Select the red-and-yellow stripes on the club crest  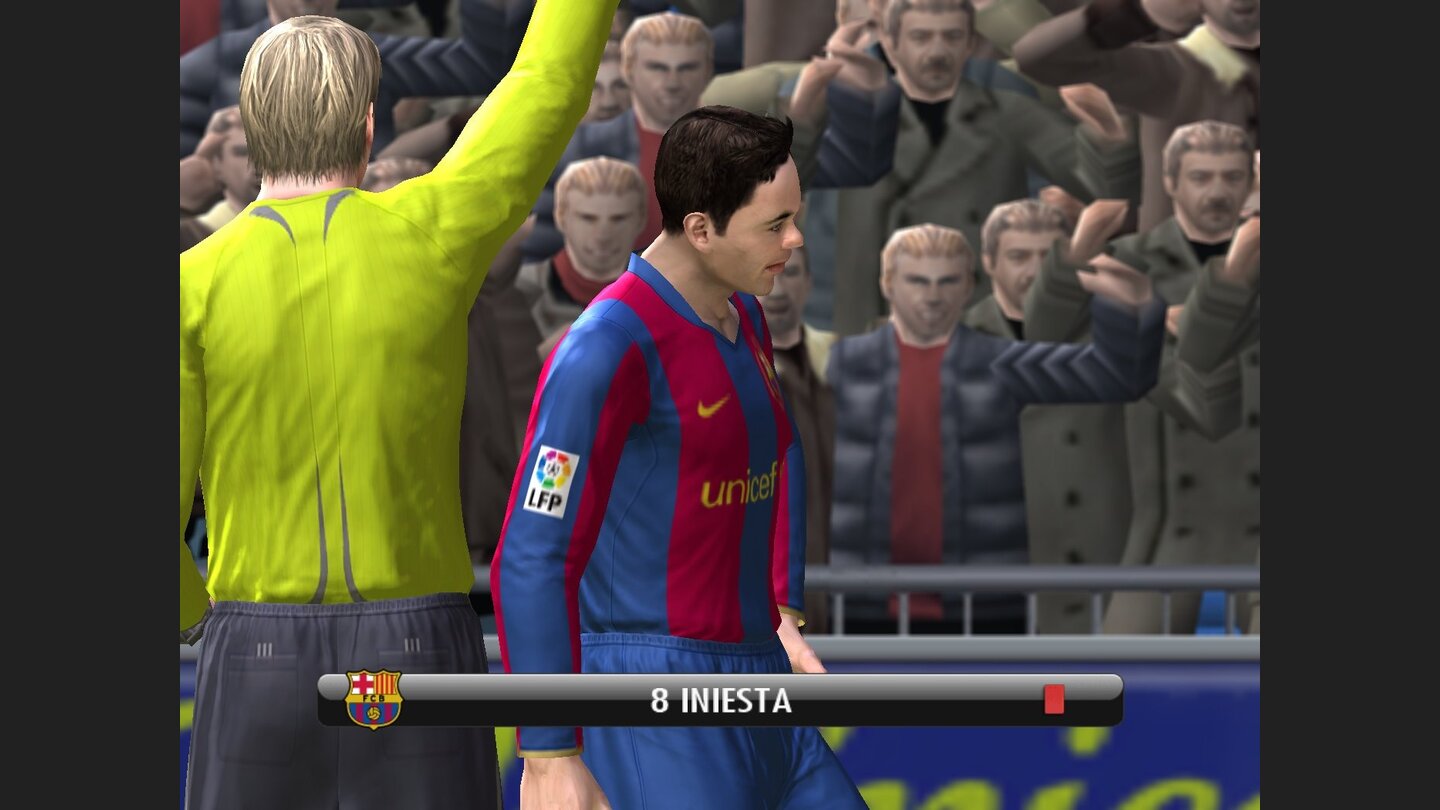385,682
